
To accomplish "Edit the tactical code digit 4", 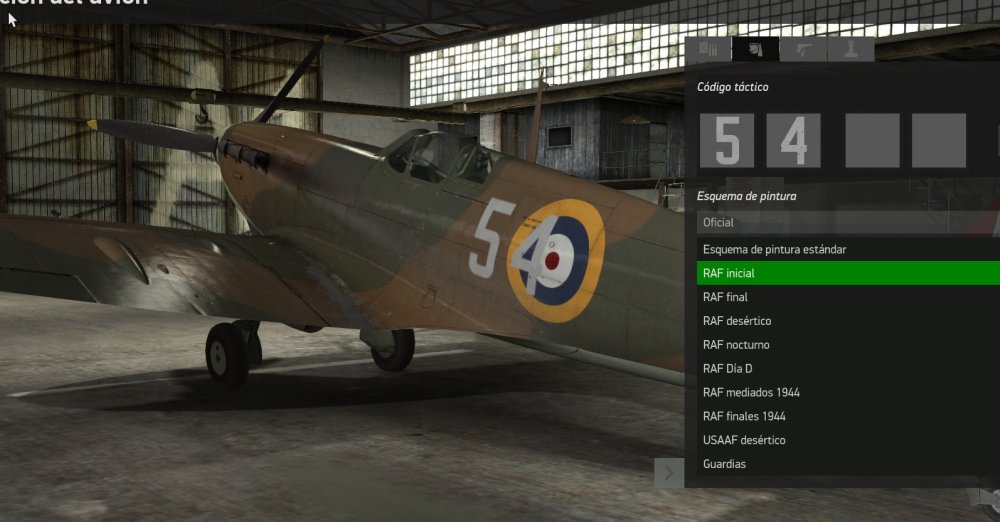I will click(793, 140).
